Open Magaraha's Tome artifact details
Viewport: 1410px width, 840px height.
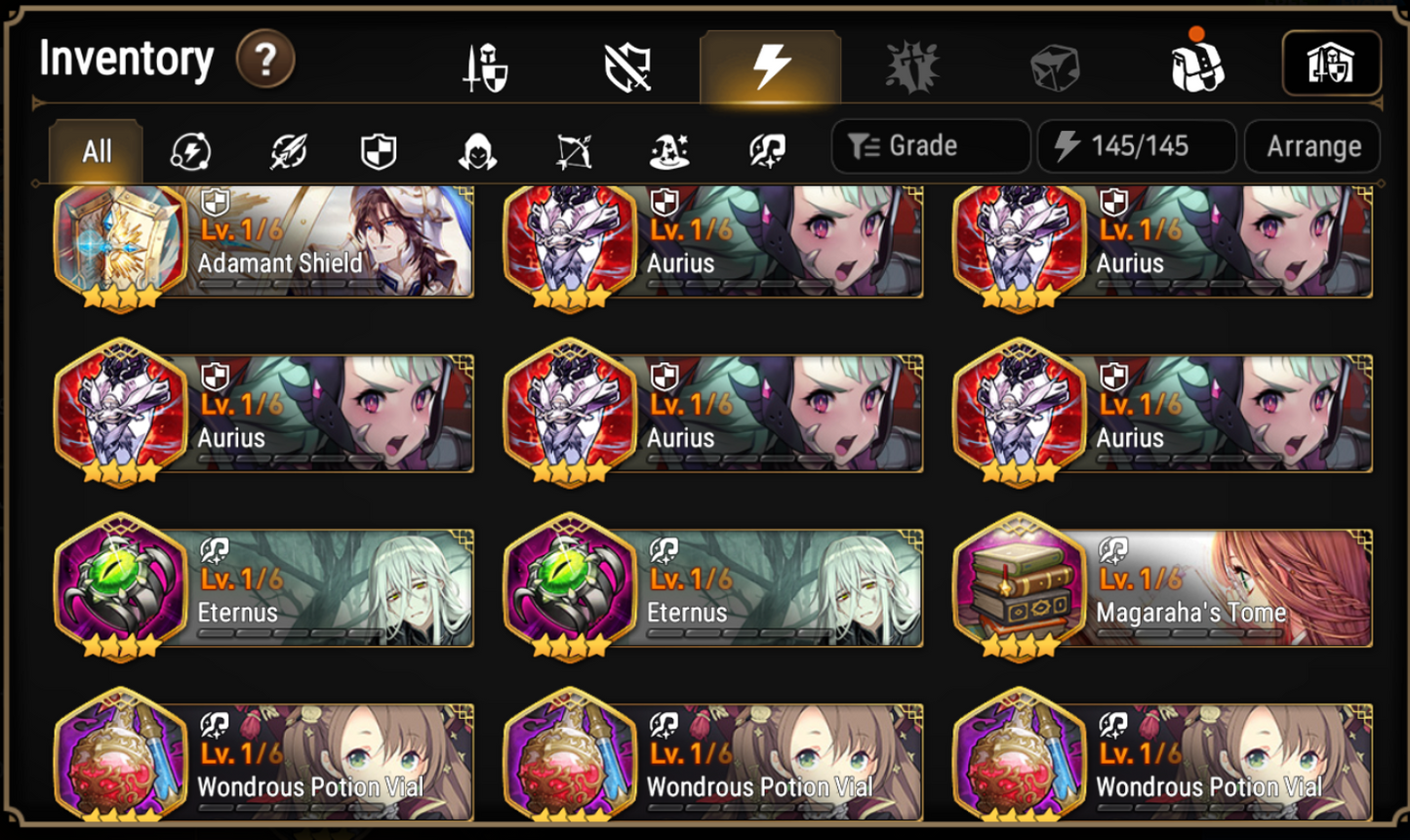[x=1161, y=586]
